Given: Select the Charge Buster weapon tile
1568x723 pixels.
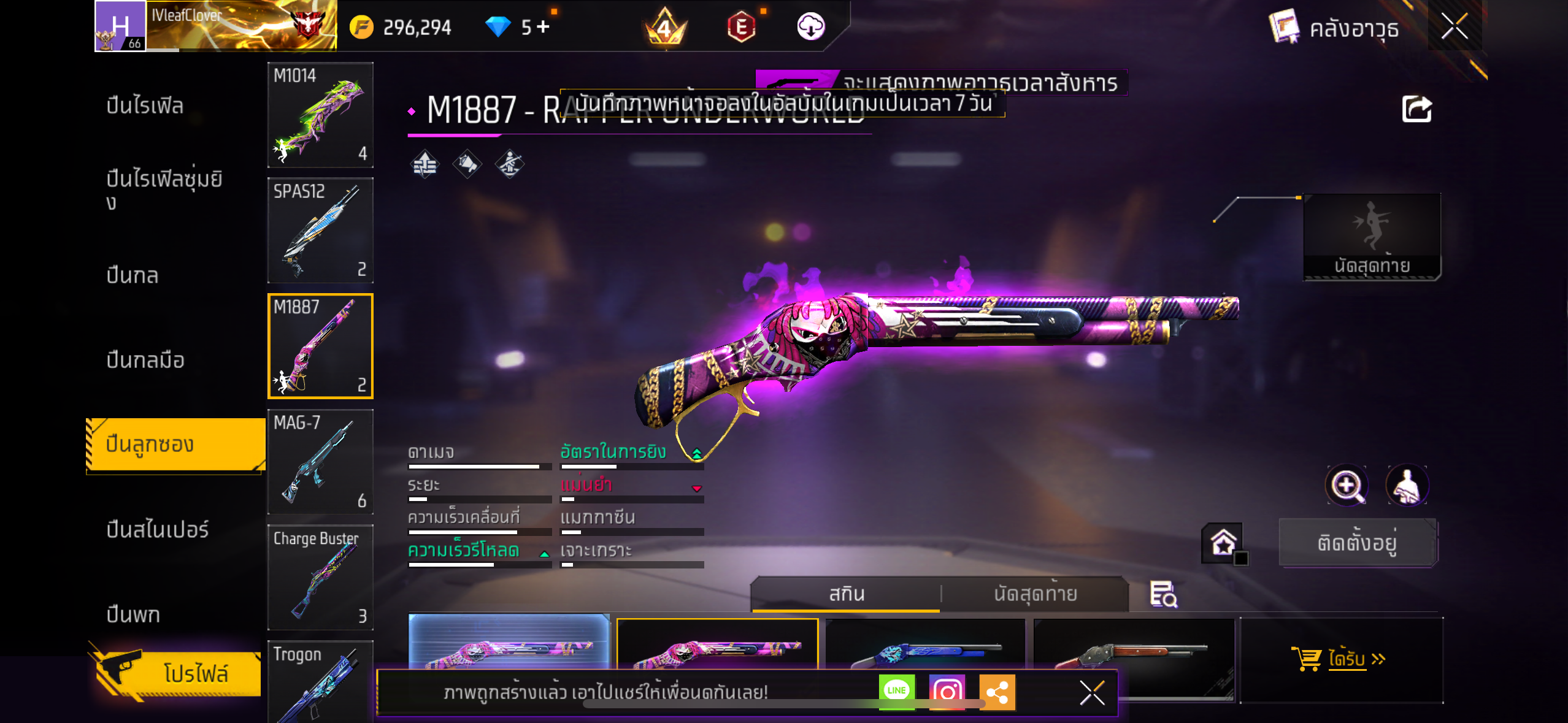Looking at the screenshot, I should tap(320, 577).
